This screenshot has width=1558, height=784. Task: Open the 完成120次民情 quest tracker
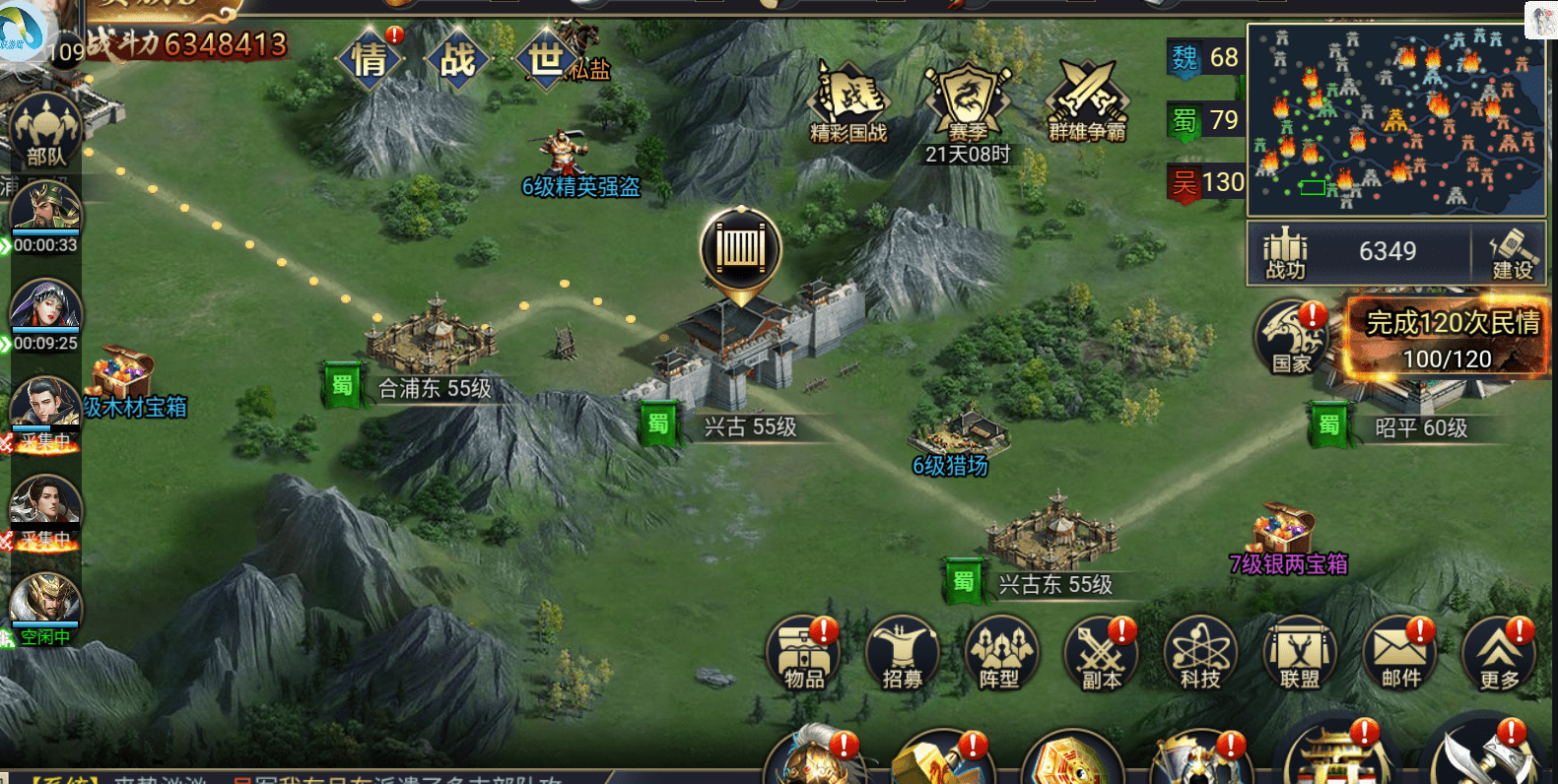pos(1449,339)
